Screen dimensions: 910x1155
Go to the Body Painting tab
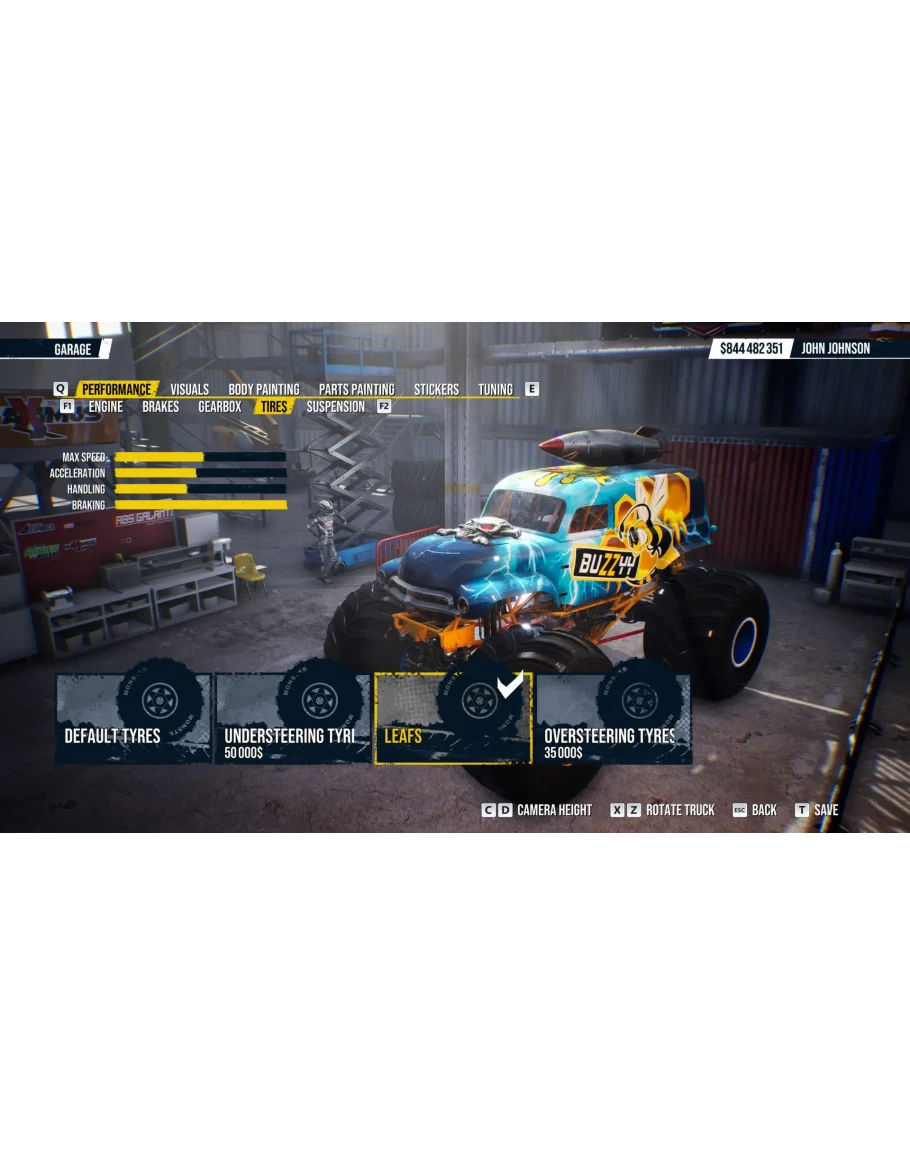point(263,389)
